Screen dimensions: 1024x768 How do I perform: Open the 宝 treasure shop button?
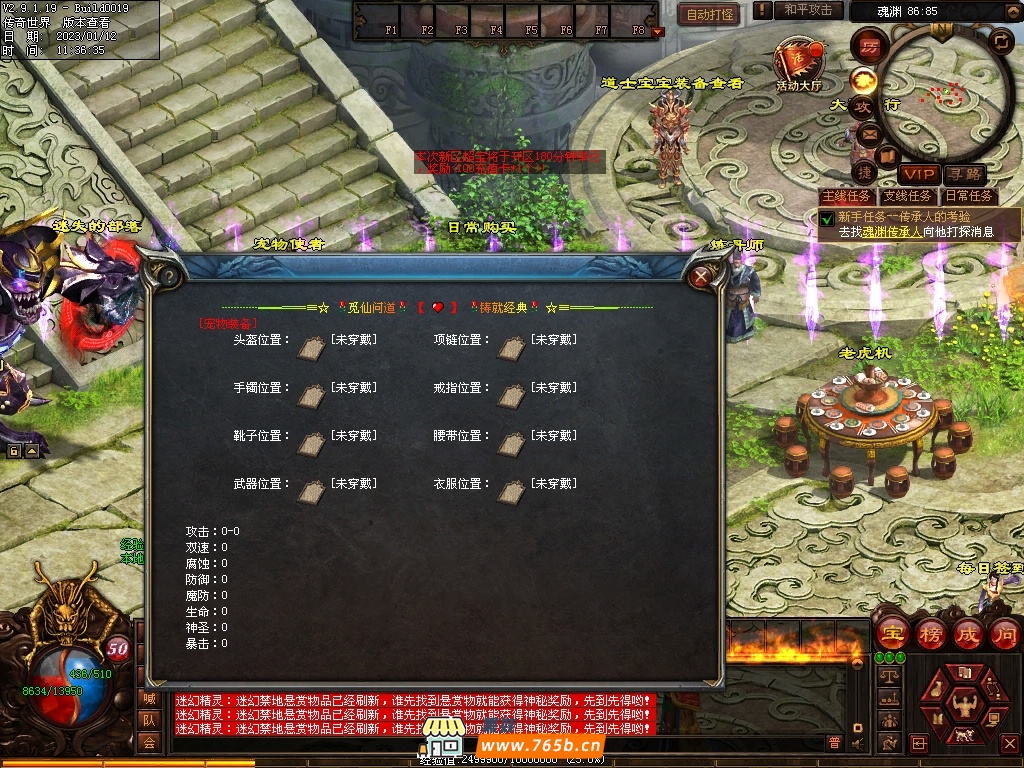[891, 634]
